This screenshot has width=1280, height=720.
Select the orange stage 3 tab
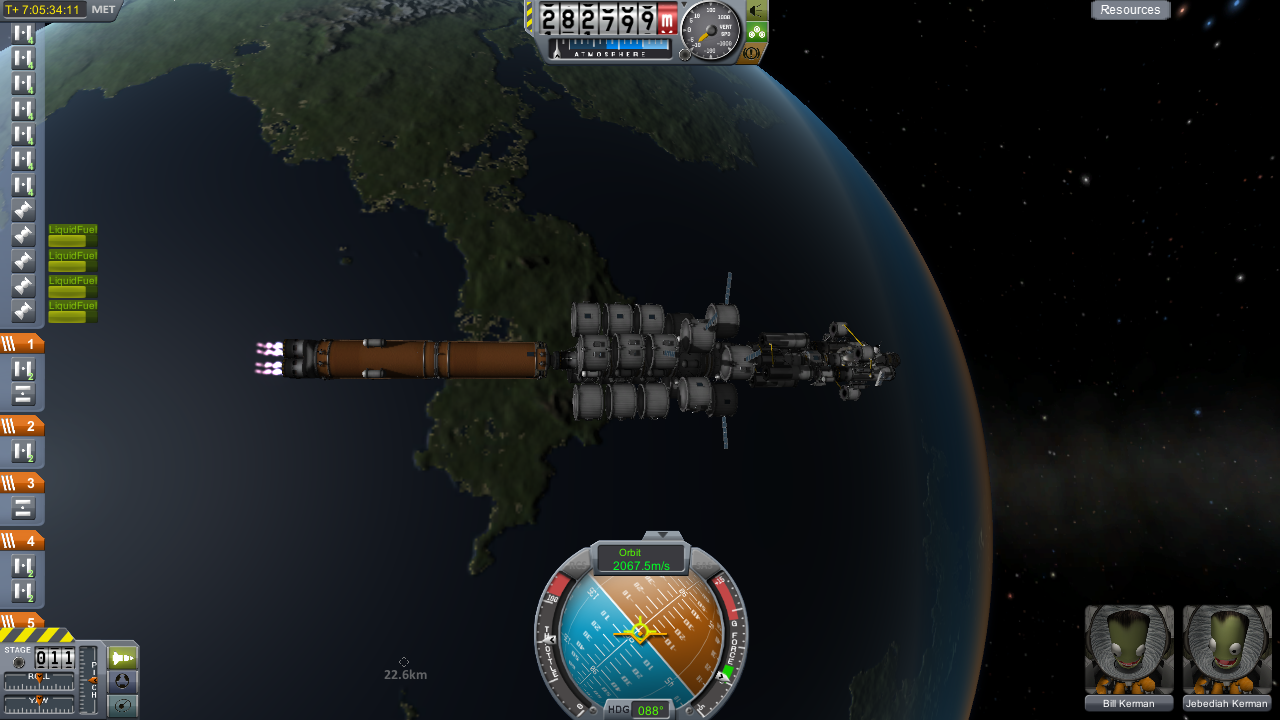click(22, 483)
